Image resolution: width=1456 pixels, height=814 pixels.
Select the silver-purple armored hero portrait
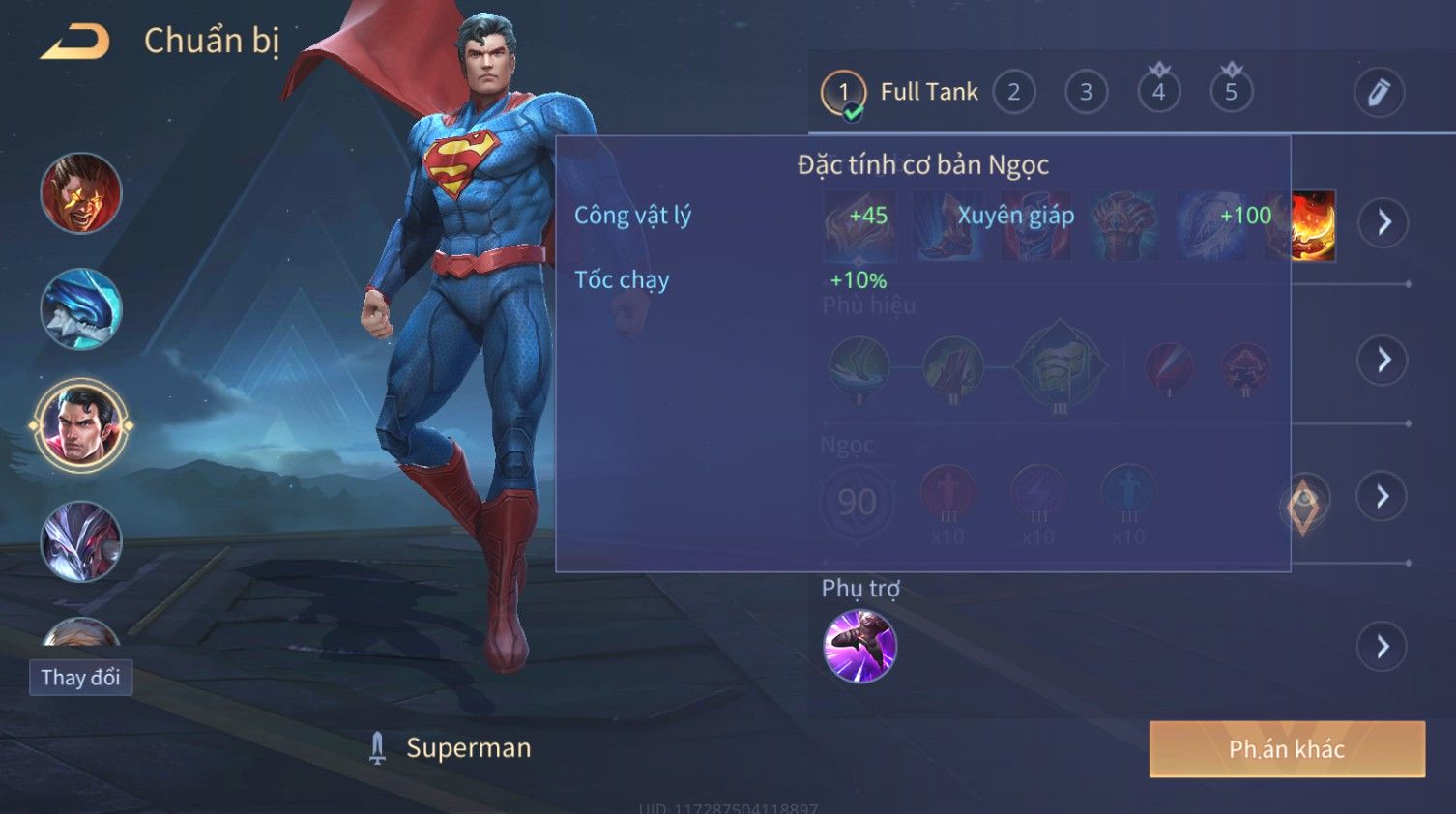(81, 541)
